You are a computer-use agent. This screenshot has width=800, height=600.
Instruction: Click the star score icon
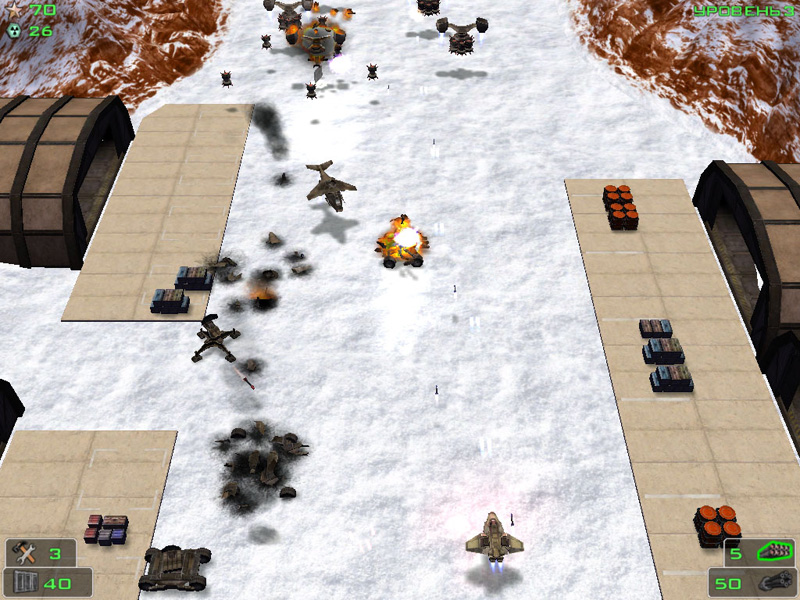click(x=13, y=10)
